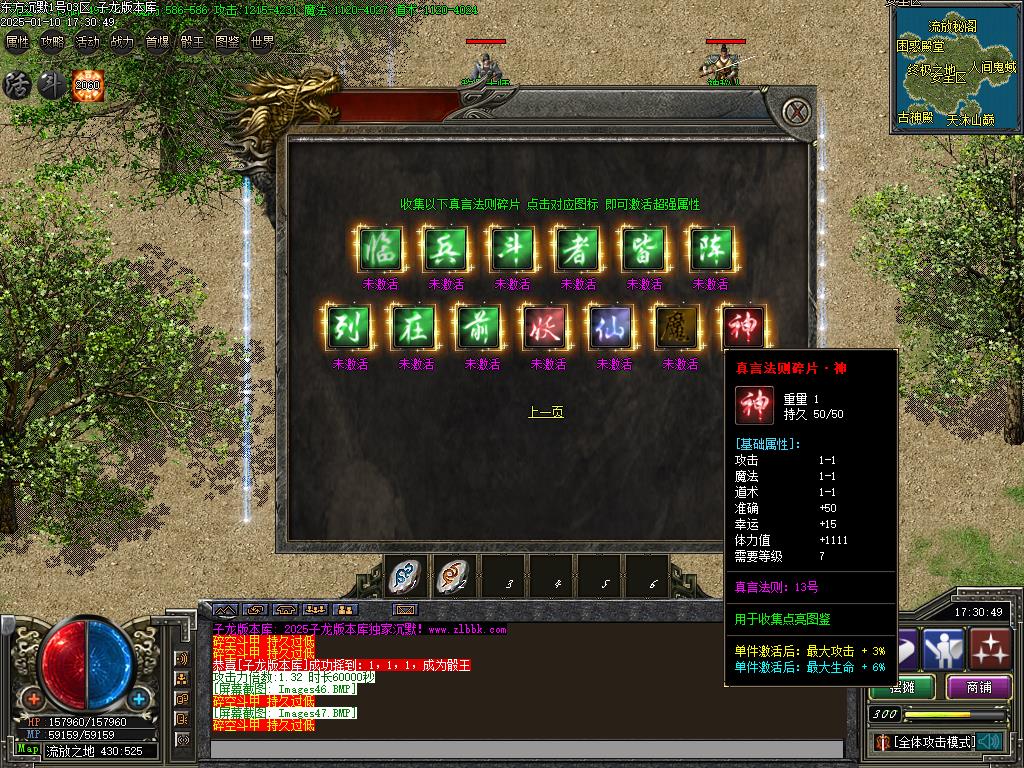Screen dimensions: 1024x768
Task: Click the orange 2060 buff icon
Action: point(88,85)
